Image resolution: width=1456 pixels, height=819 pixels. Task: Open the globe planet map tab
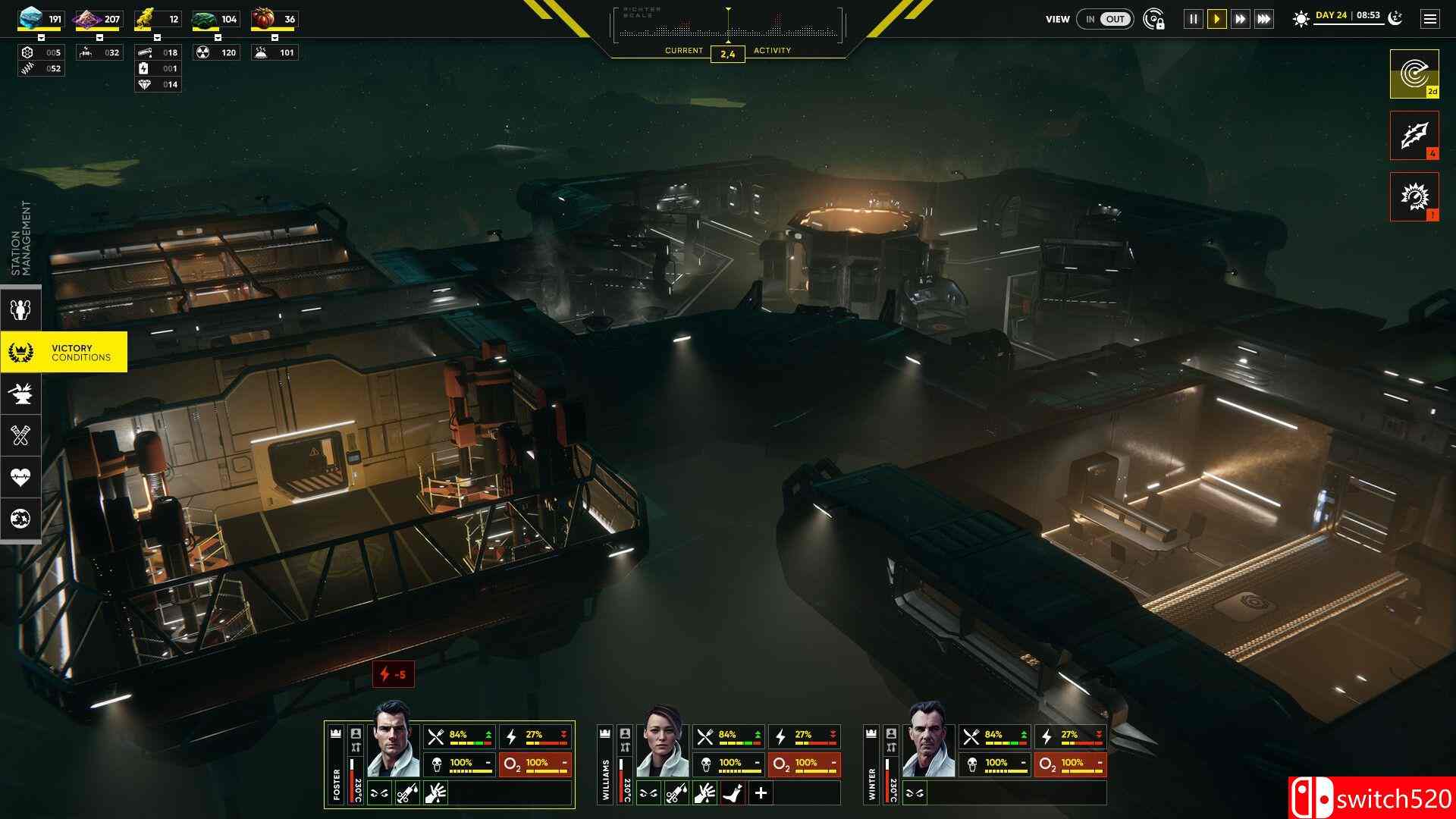click(20, 519)
